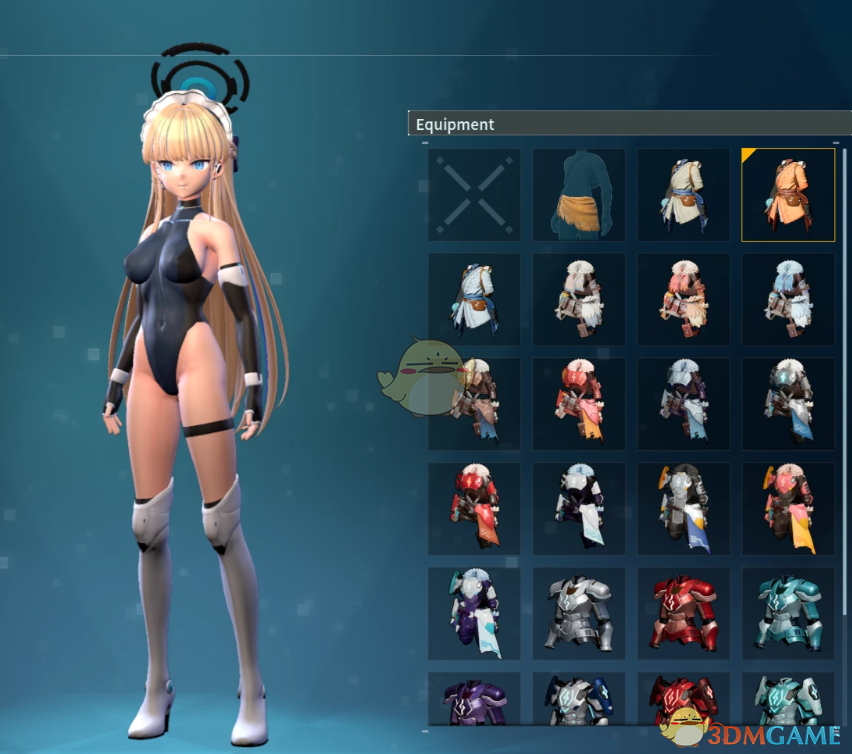The height and width of the screenshot is (754, 852).
Task: Choose the tan loincloth on body silhouette
Action: coord(579,195)
